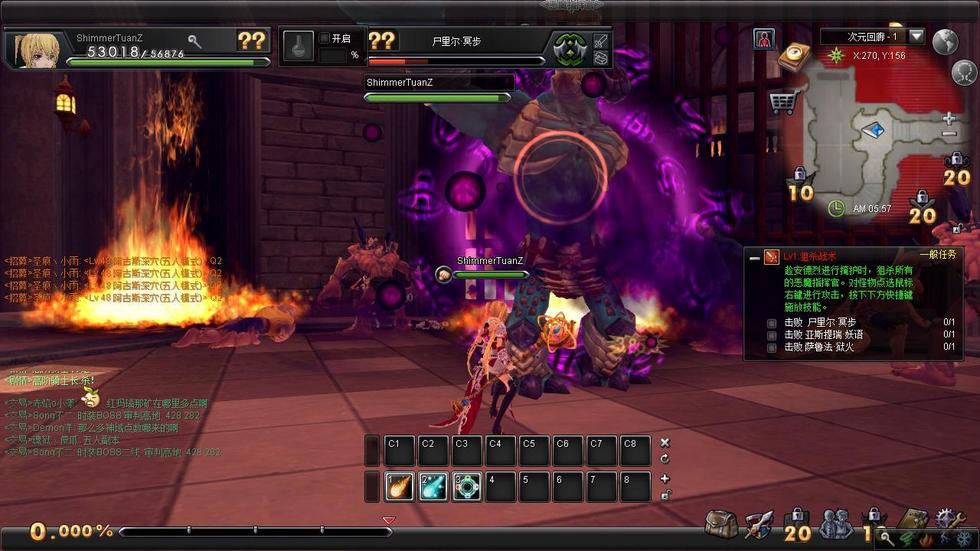The width and height of the screenshot is (980, 551).
Task: Use the cyan ice shard skill
Action: coord(433,486)
